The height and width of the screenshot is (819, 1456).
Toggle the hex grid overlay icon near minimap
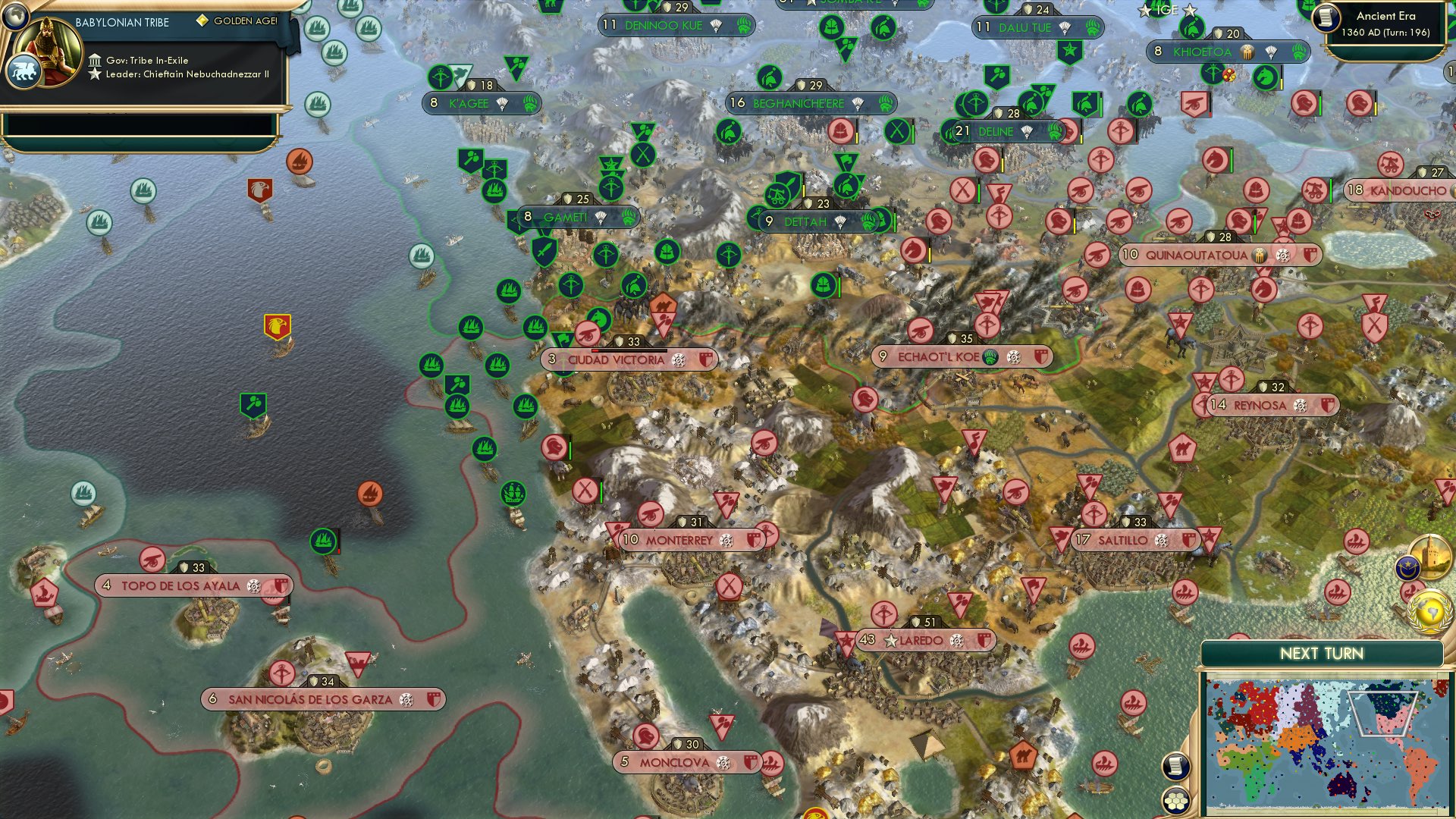[x=1176, y=800]
